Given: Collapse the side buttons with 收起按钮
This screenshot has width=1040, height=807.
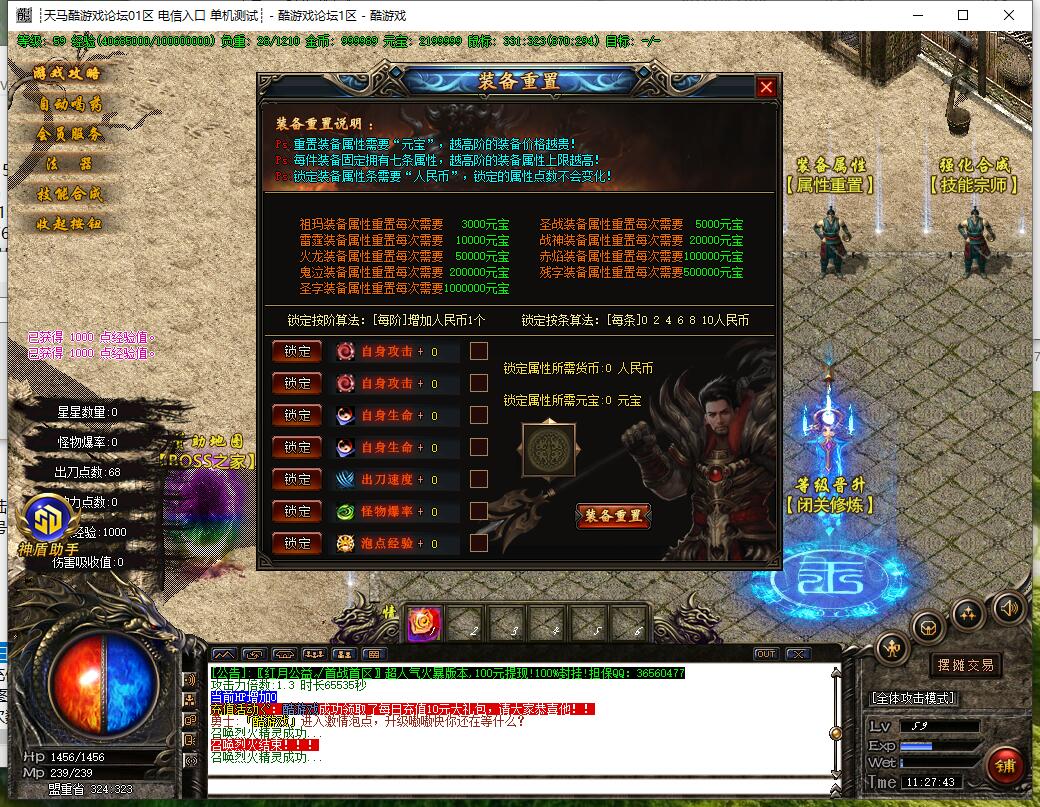Looking at the screenshot, I should (x=68, y=224).
